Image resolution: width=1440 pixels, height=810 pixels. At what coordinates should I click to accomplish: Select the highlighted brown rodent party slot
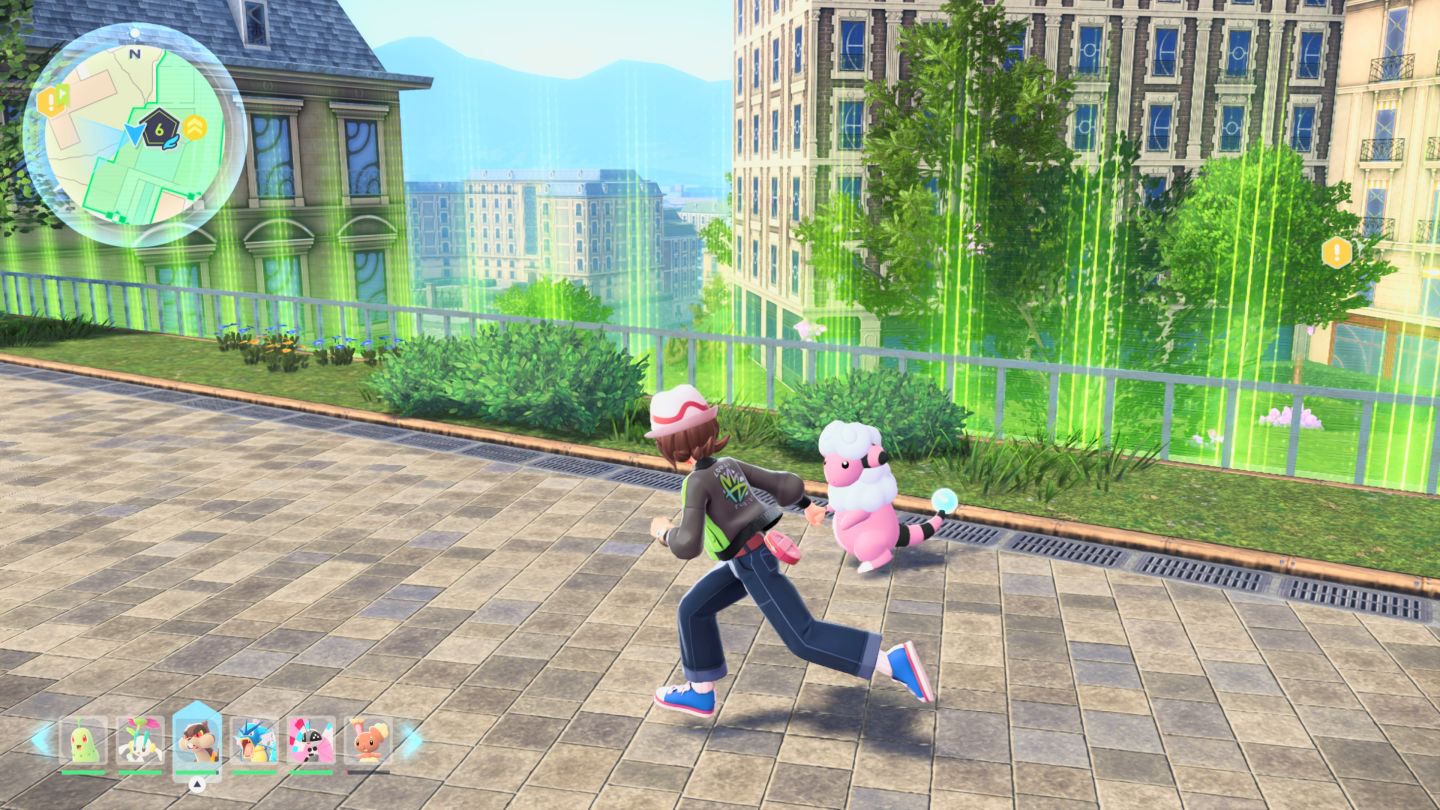click(197, 741)
